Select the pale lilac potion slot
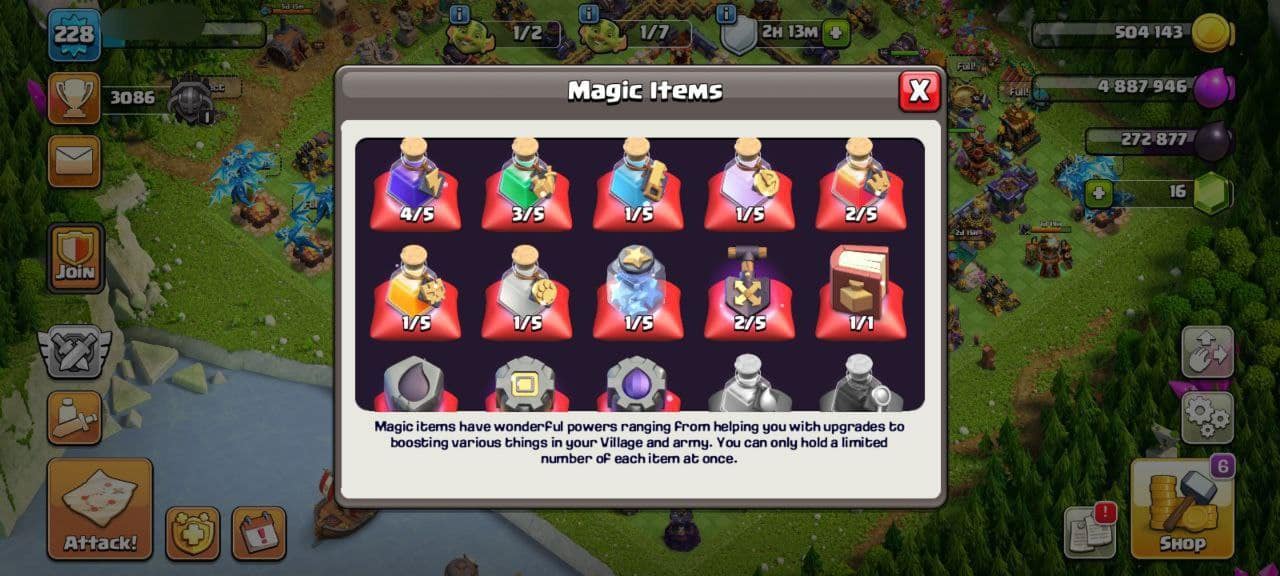Viewport: 1280px width, 576px height. pyautogui.click(x=749, y=185)
